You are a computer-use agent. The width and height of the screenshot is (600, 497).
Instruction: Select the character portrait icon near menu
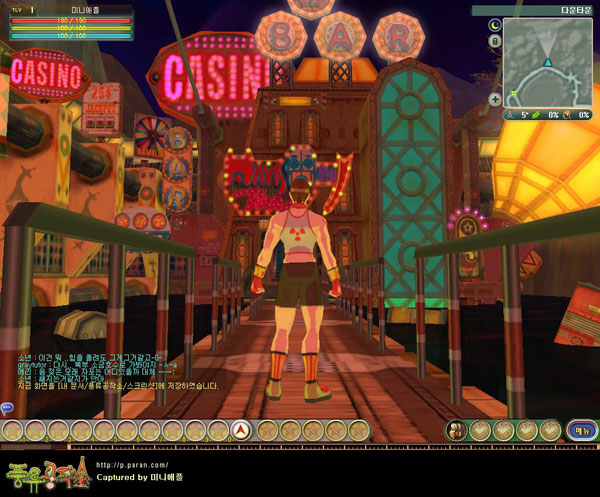click(456, 430)
